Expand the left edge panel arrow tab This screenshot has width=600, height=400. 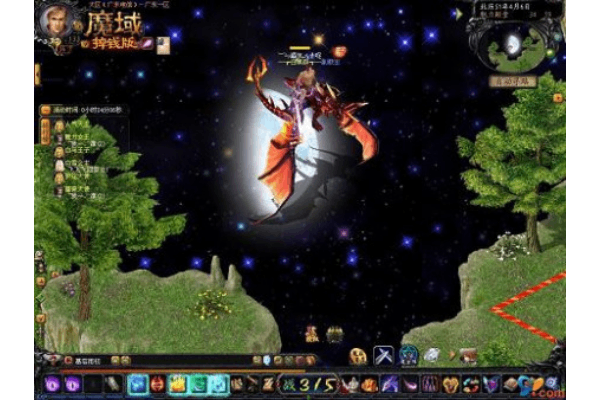37,73
